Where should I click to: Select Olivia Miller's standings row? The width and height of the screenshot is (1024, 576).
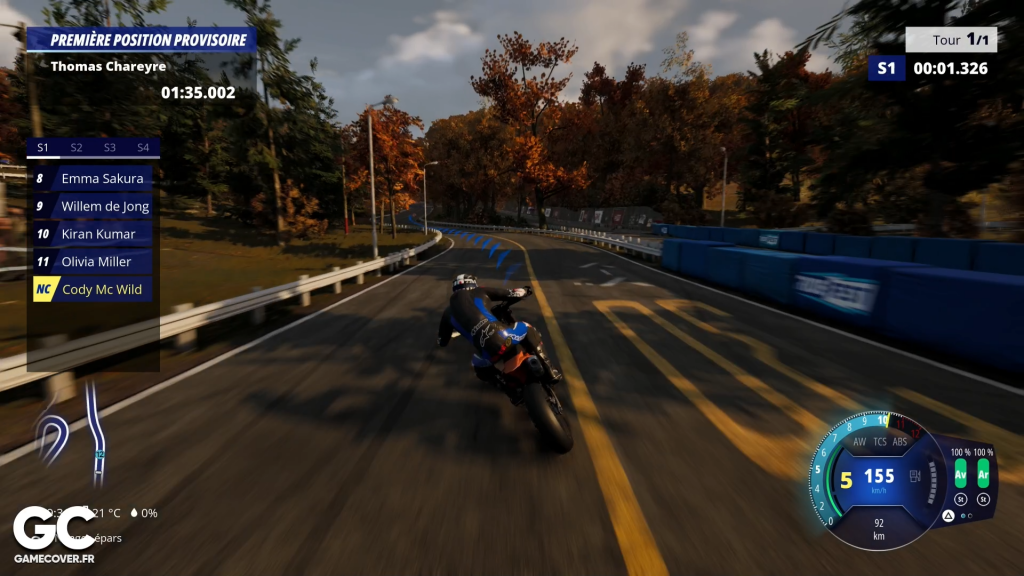click(x=91, y=262)
